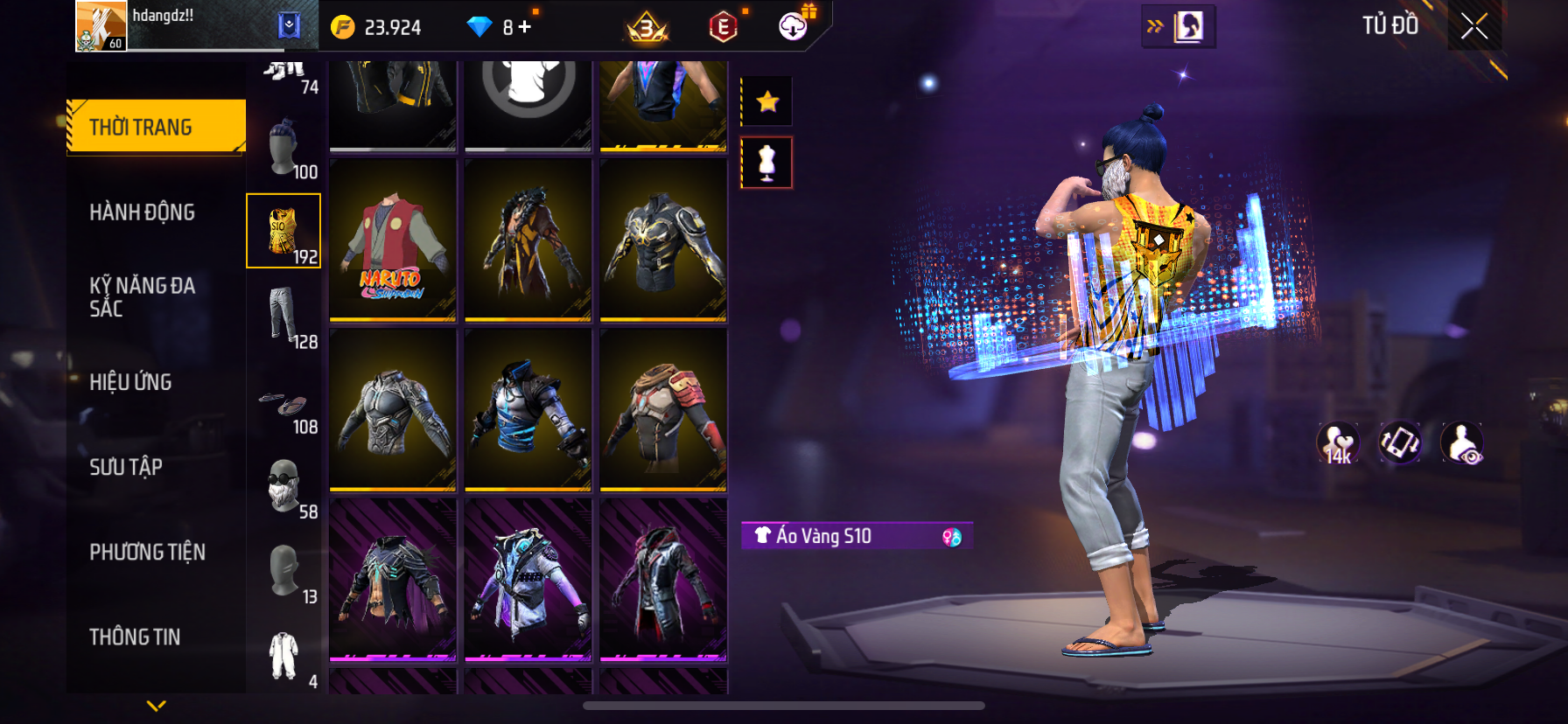Viewport: 1568px width, 724px height.
Task: Show favorites with the star filter
Action: (767, 102)
